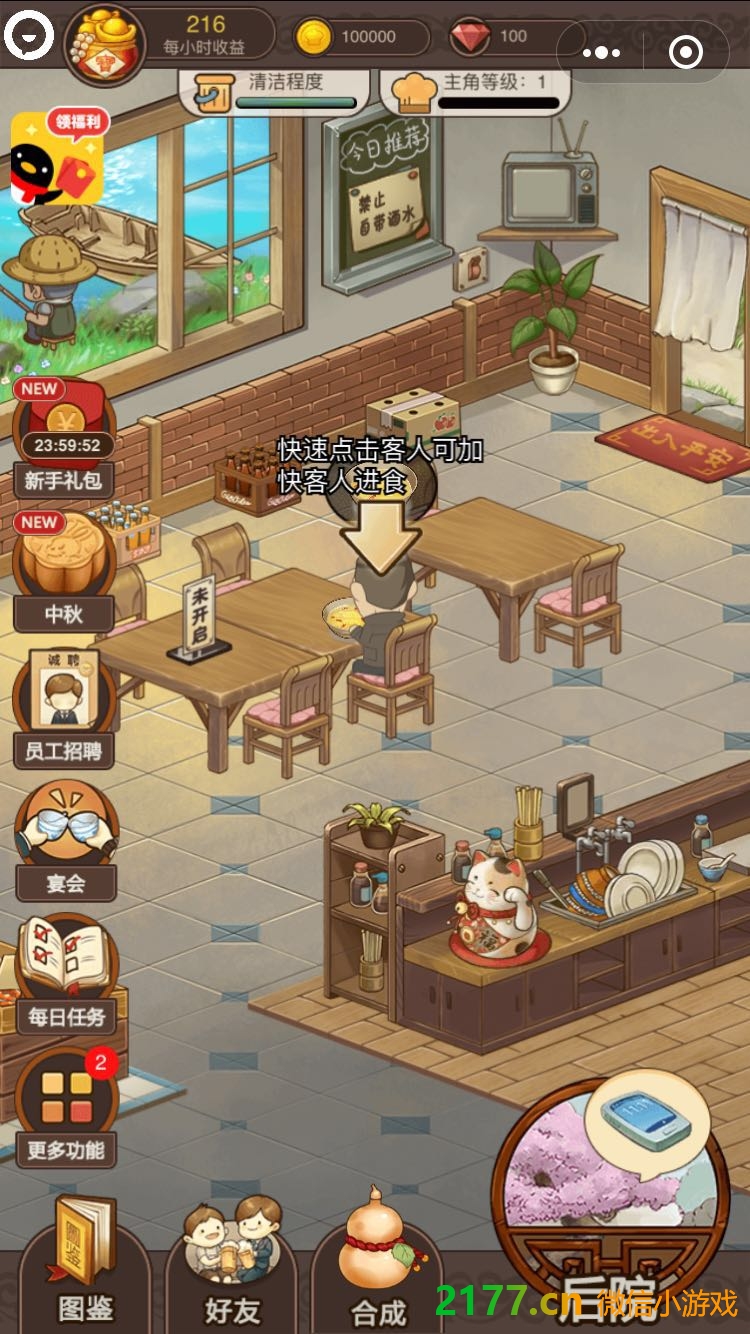Open 员工招聘 staff recruitment
Screen dimensions: 750x1334
(64, 705)
